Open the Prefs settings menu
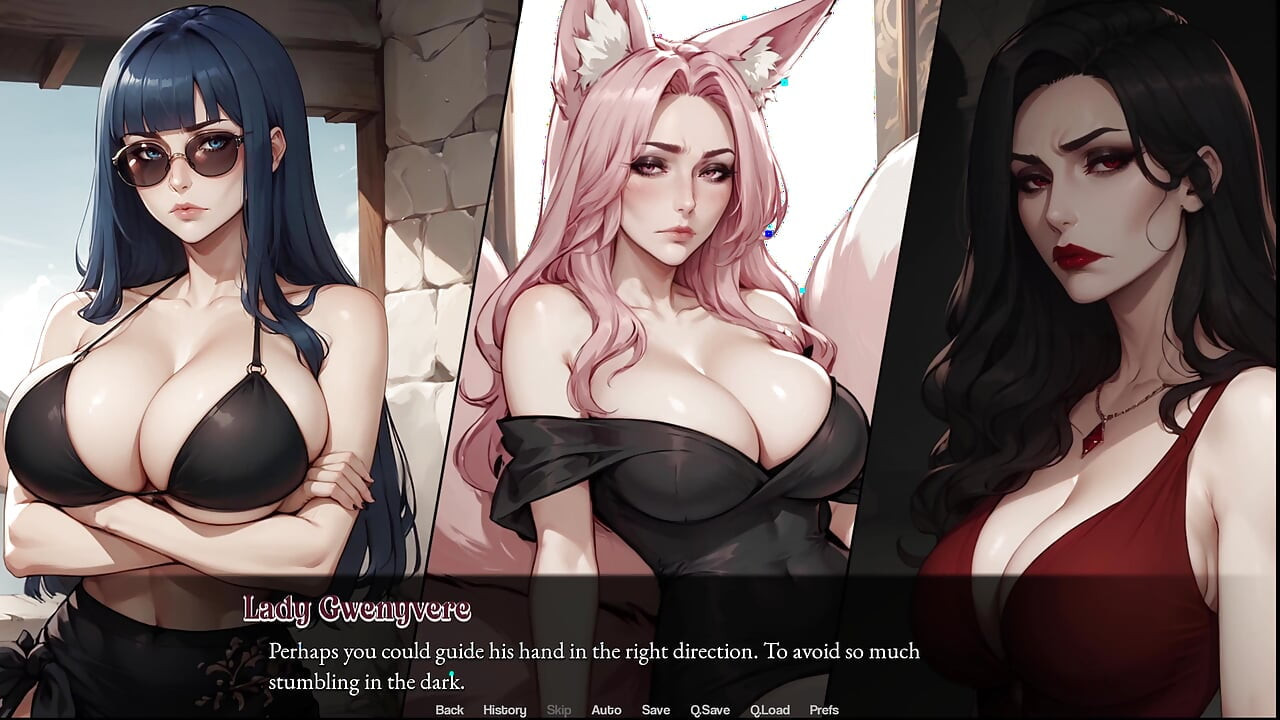Screen dimensions: 1280x720 [824, 709]
